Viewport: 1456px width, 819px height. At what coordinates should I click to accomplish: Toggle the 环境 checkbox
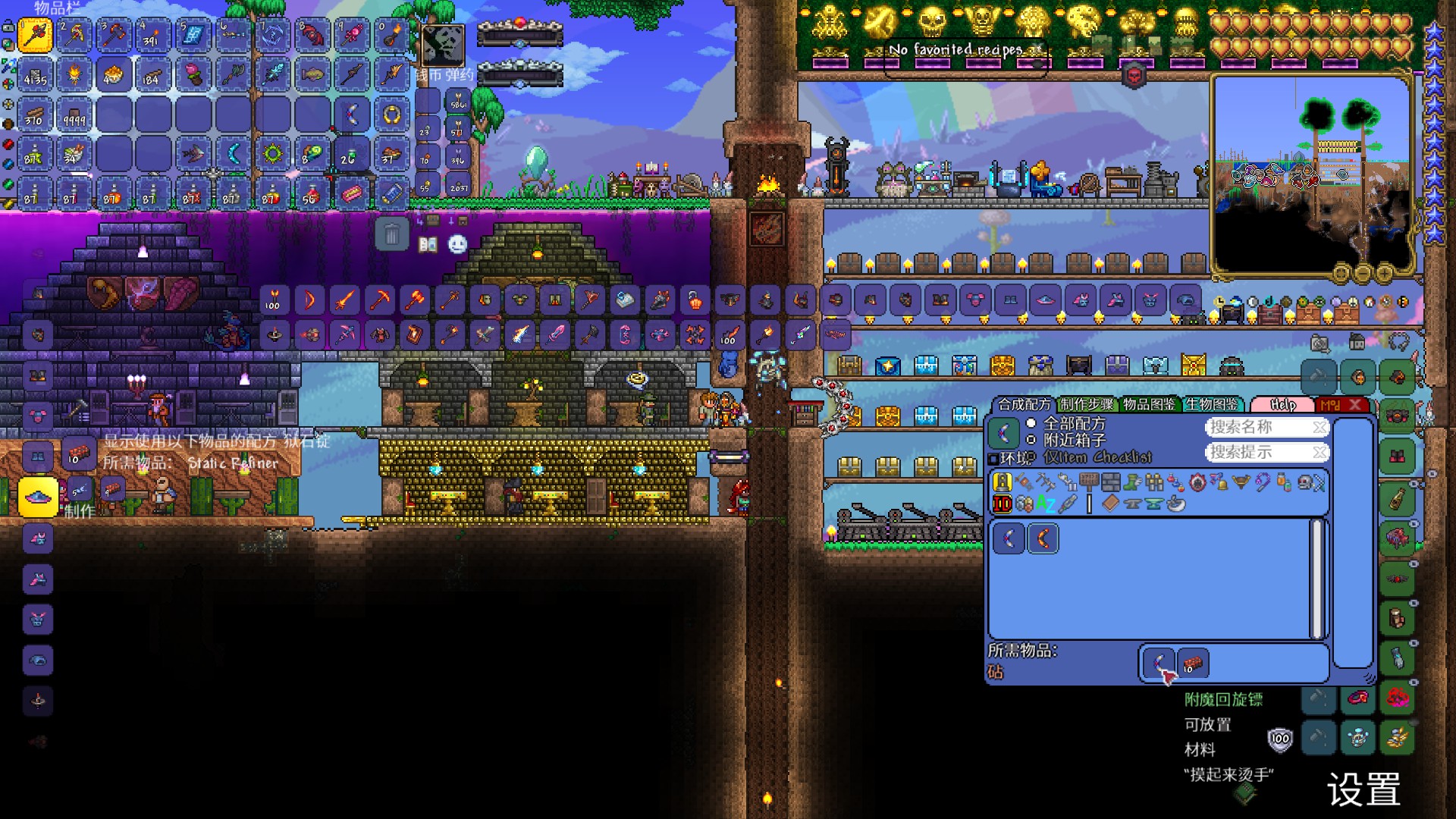pyautogui.click(x=993, y=459)
